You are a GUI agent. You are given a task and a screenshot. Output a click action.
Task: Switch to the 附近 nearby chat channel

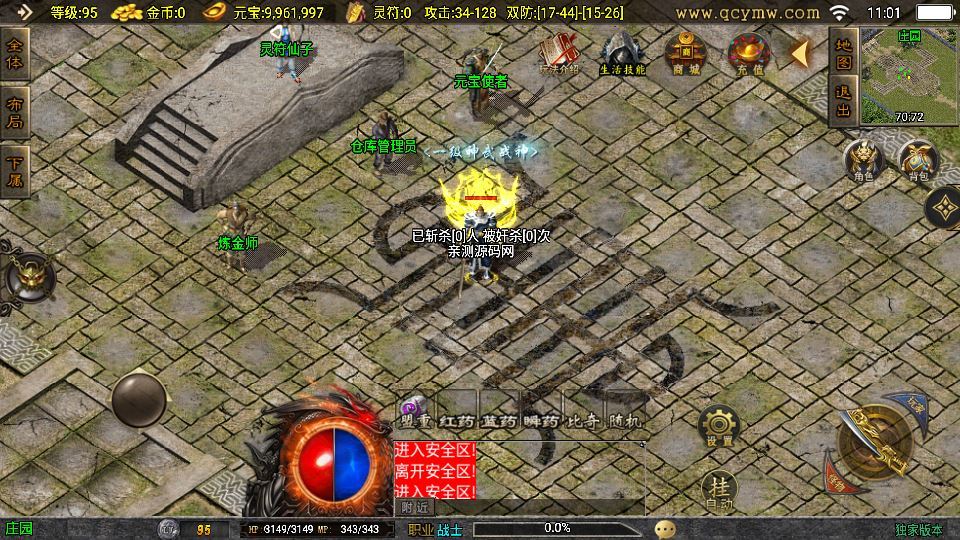(416, 507)
